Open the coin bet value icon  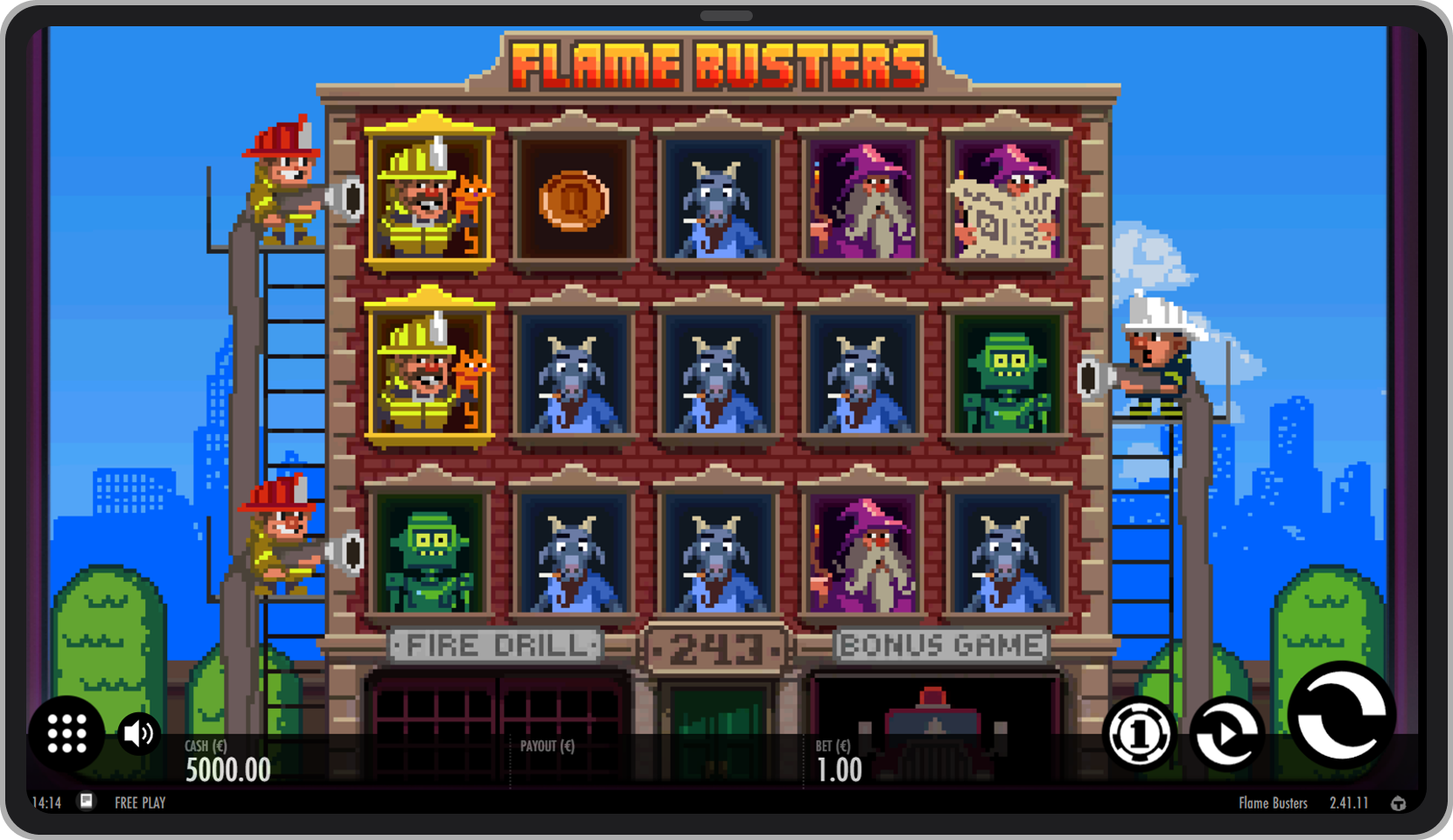(1140, 733)
